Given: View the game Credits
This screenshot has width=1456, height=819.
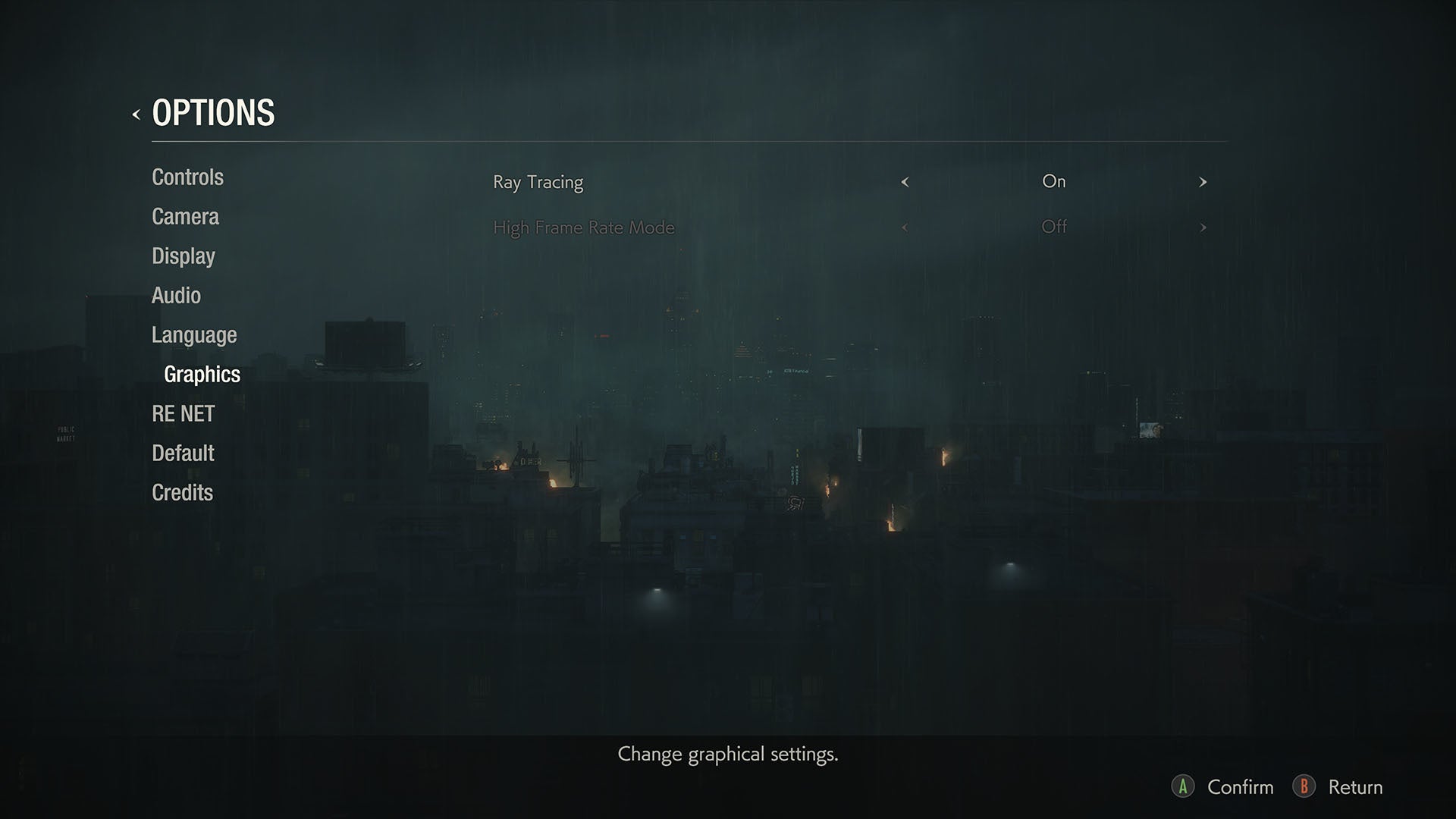Looking at the screenshot, I should click(181, 492).
